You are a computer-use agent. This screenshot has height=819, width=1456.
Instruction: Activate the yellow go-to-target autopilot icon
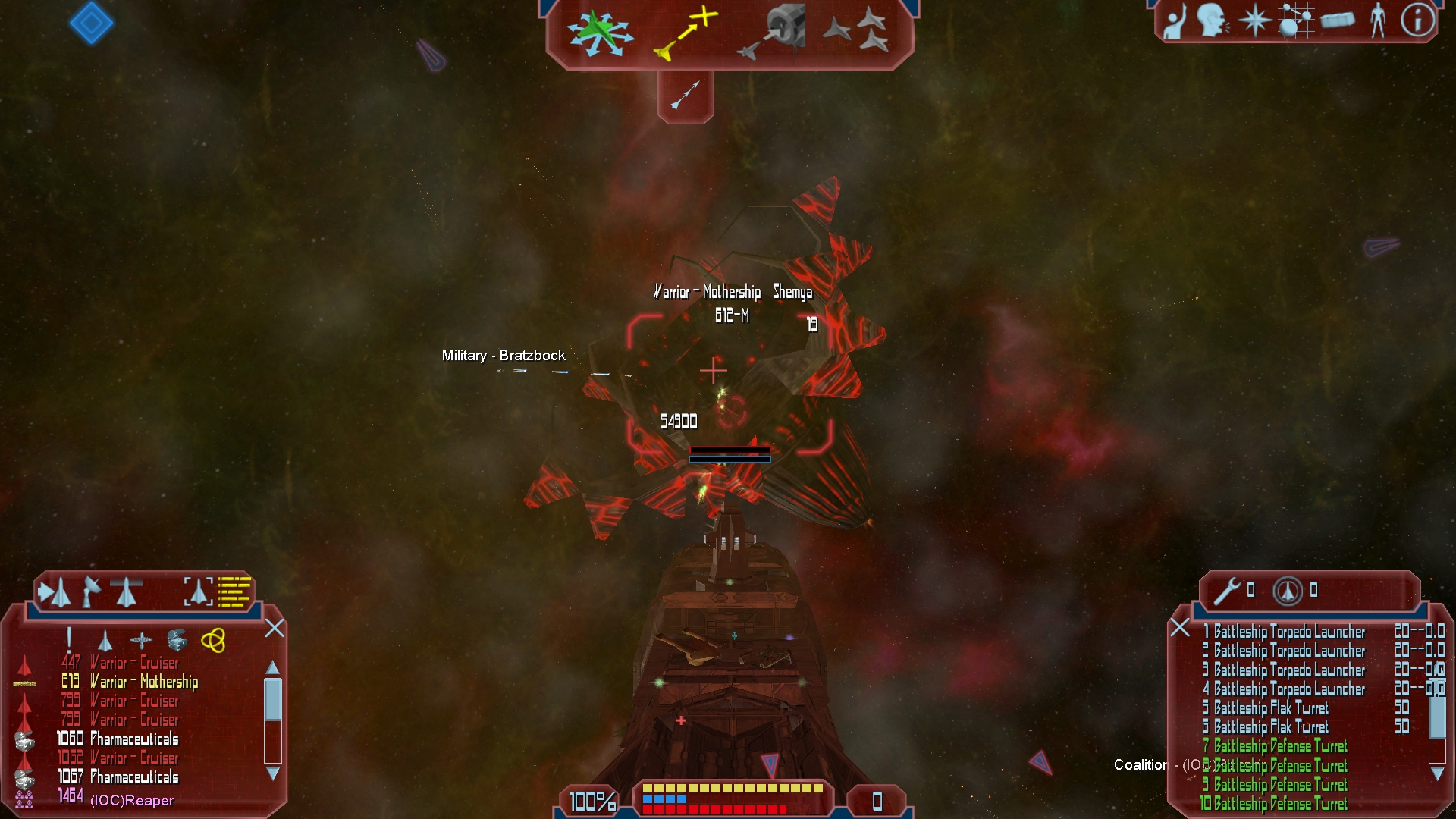coord(686,33)
